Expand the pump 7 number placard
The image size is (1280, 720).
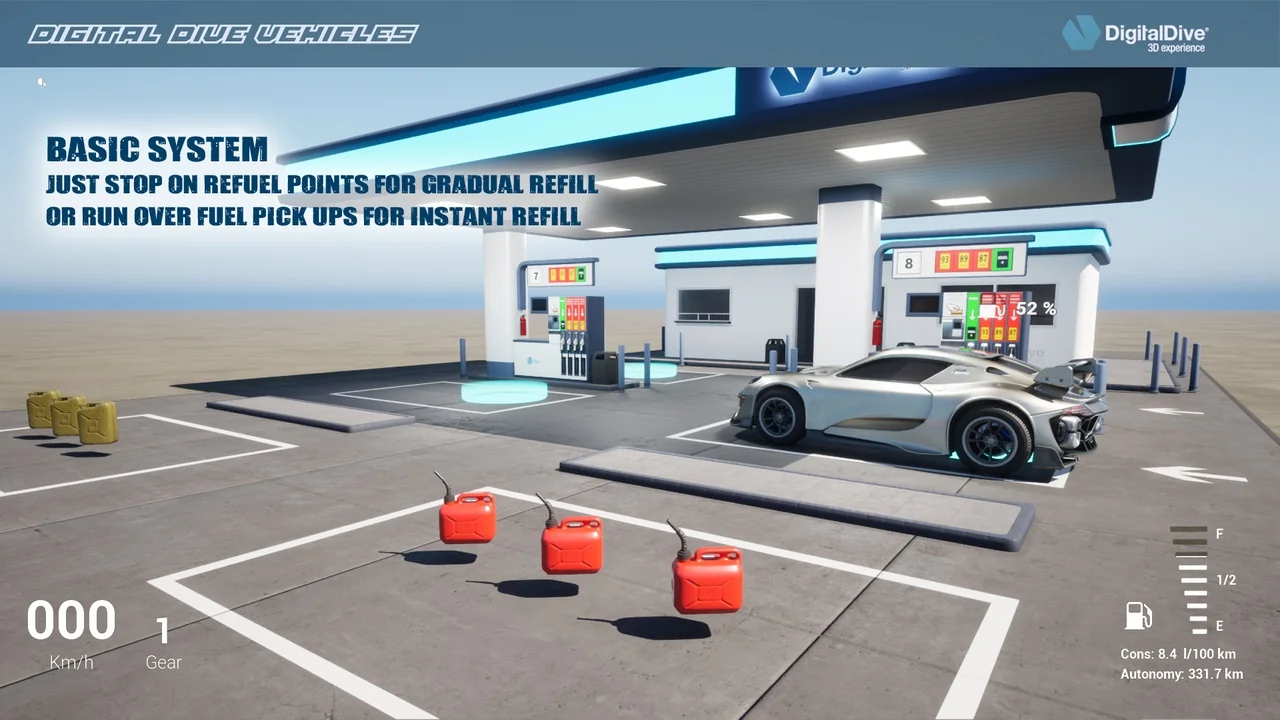click(536, 275)
